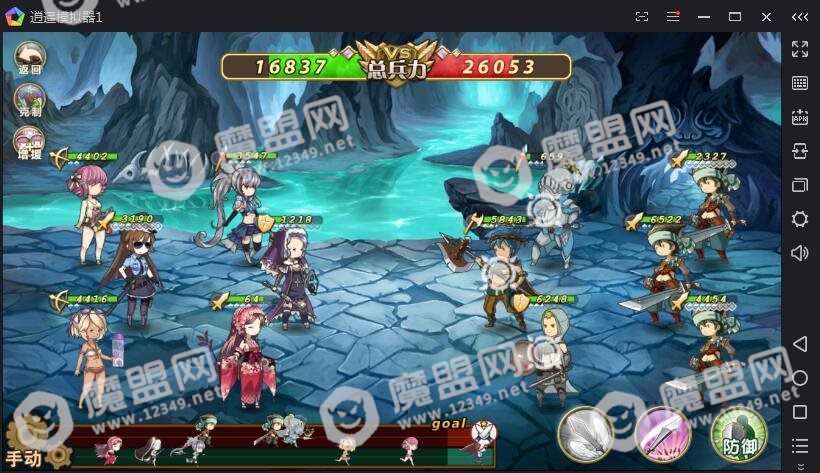Close the emulator window

766,16
